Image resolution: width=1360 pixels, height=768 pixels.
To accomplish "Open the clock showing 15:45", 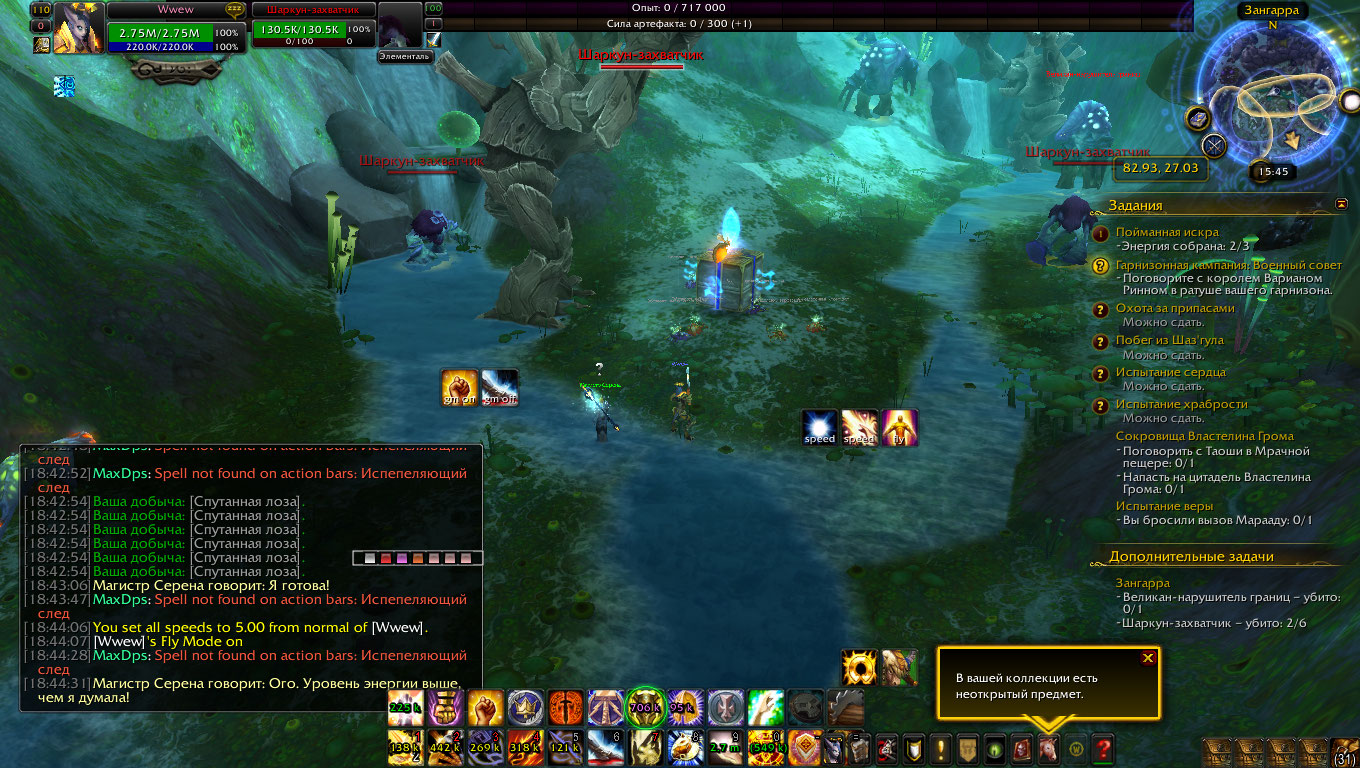I will (1273, 172).
